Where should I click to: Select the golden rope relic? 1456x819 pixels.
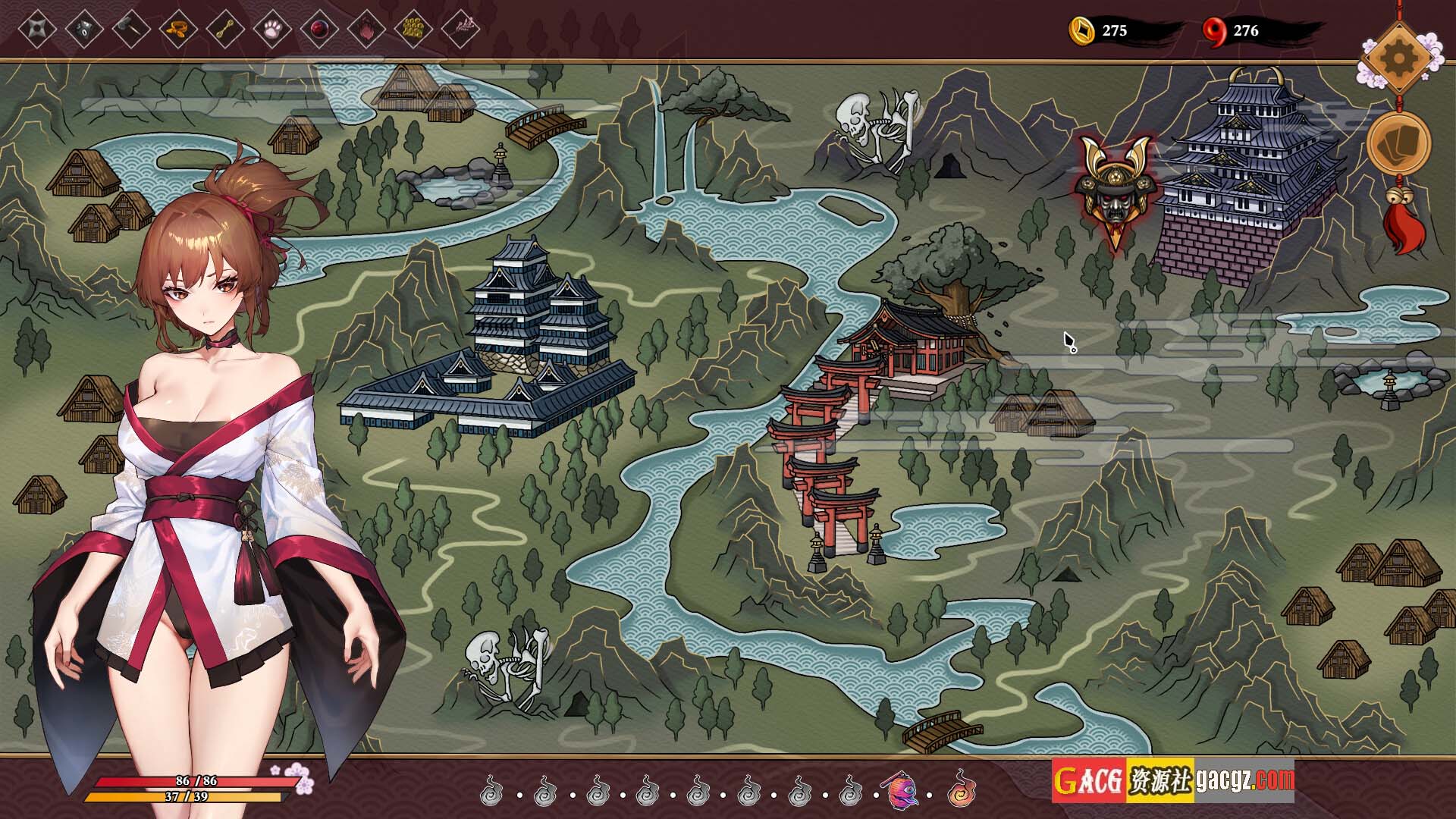click(x=225, y=30)
